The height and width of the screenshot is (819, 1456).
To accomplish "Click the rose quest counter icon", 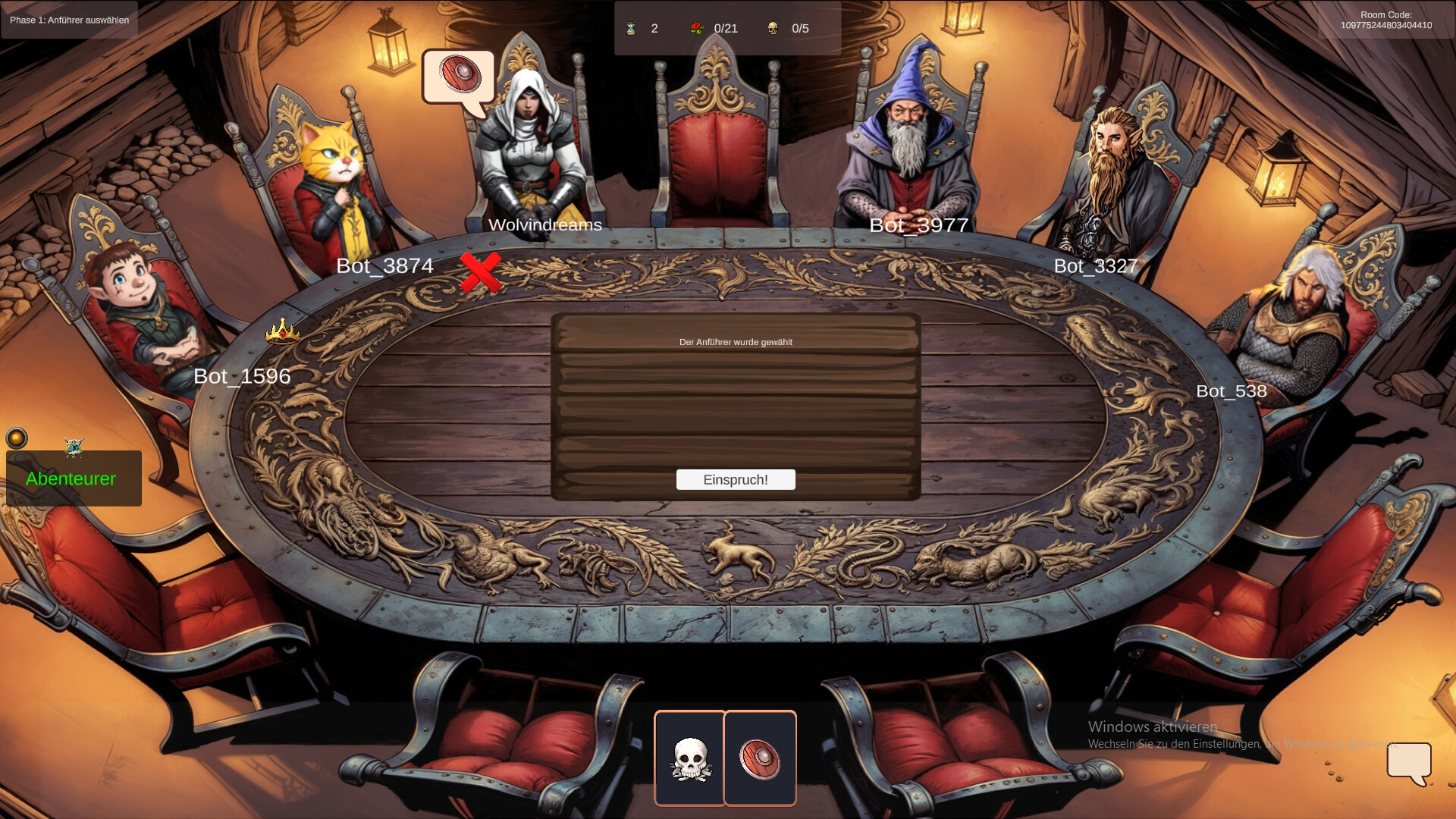I will pos(698,29).
